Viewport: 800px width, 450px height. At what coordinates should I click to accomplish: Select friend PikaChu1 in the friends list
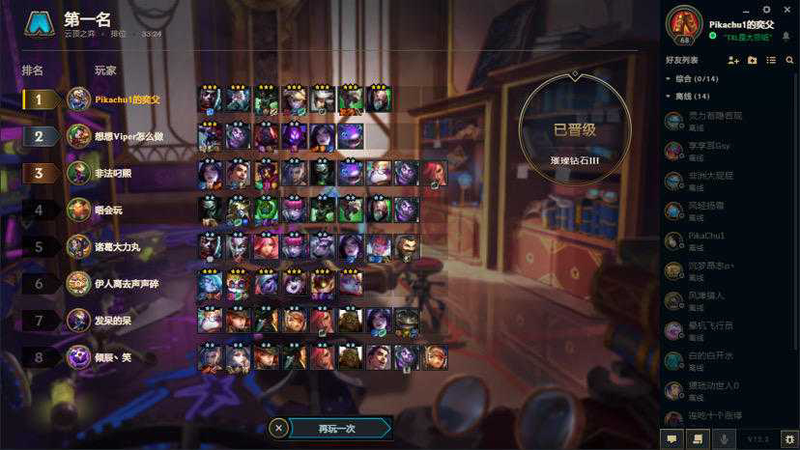tap(708, 240)
